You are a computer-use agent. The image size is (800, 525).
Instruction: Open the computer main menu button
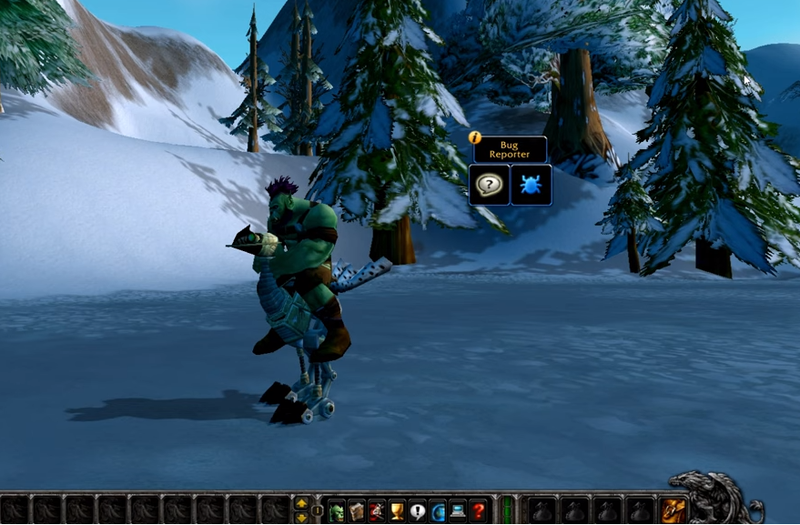click(457, 510)
